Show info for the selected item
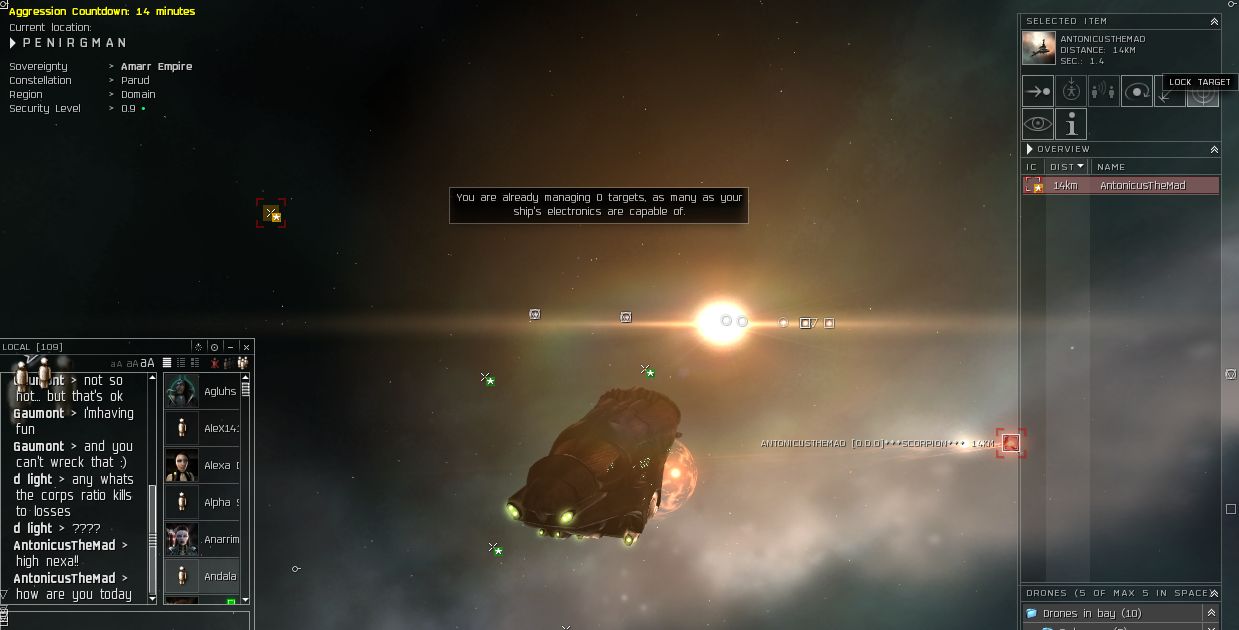 pyautogui.click(x=1071, y=124)
